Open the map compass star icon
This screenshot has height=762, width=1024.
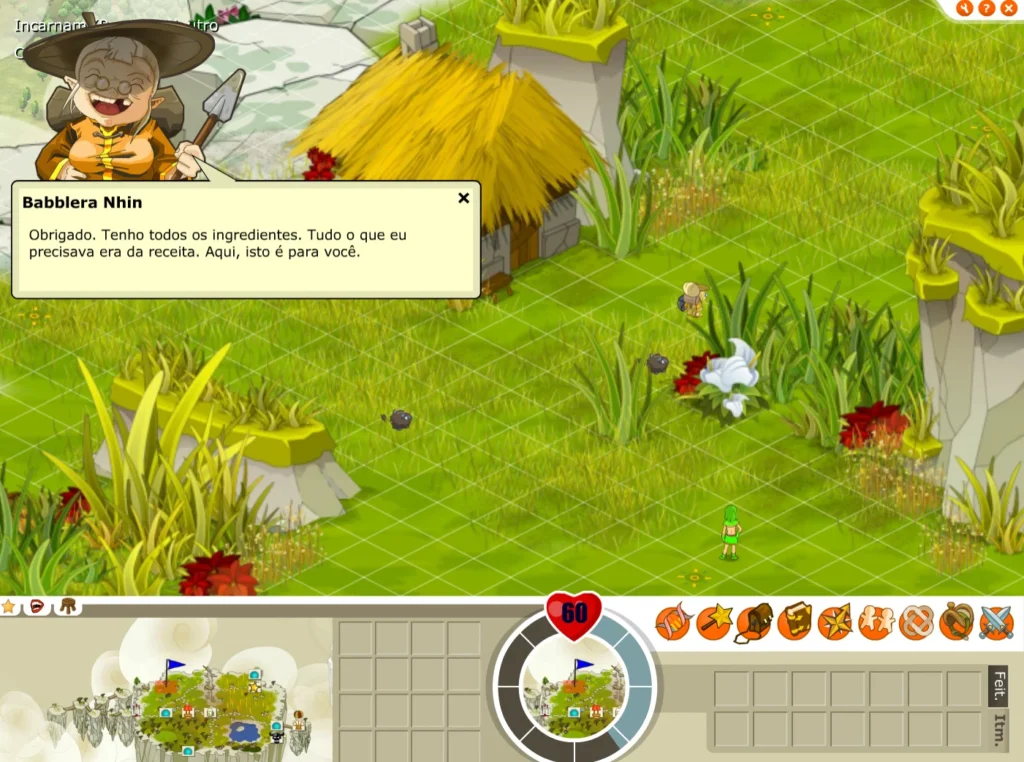(835, 622)
